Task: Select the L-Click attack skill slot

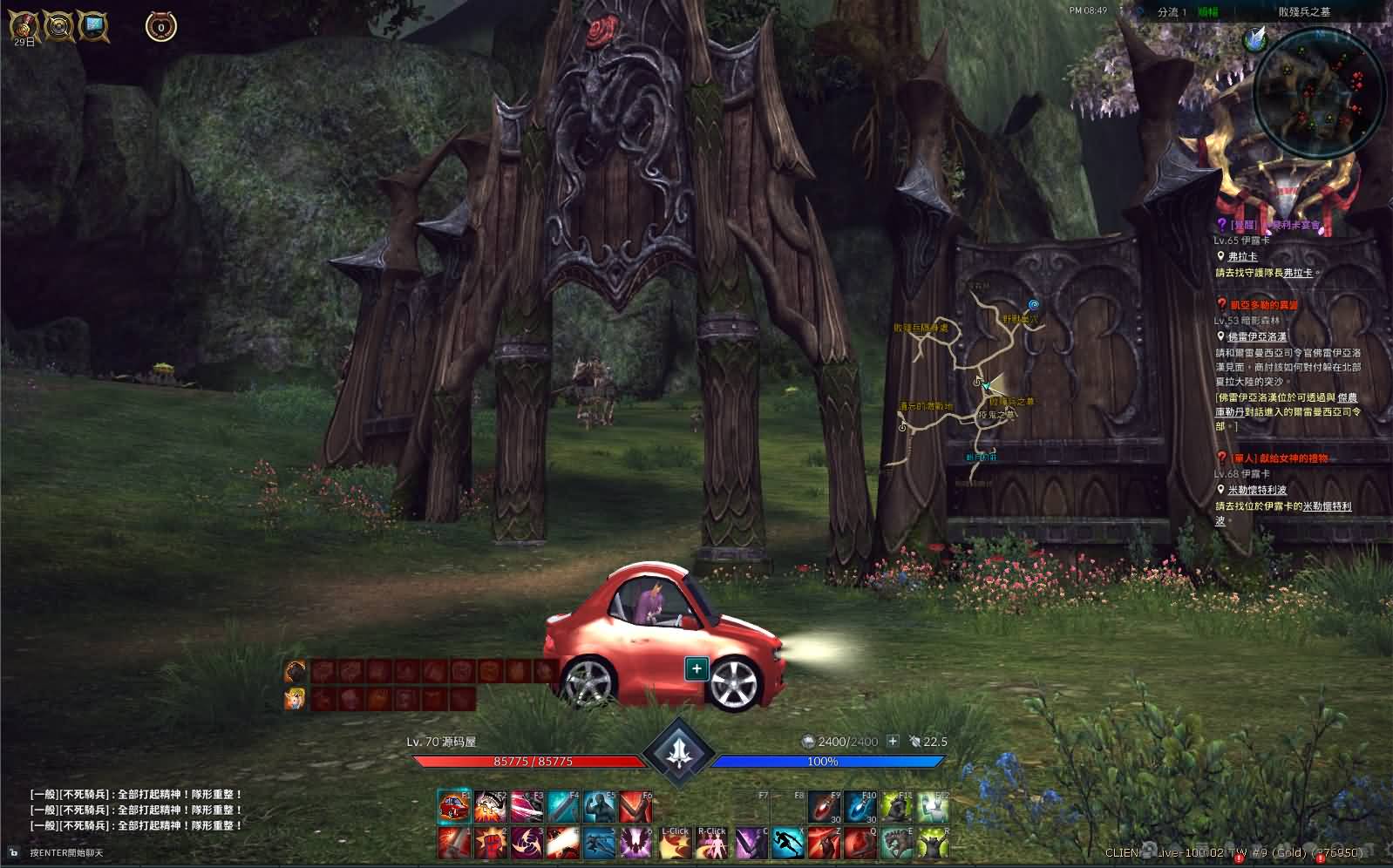Action: 675,843
